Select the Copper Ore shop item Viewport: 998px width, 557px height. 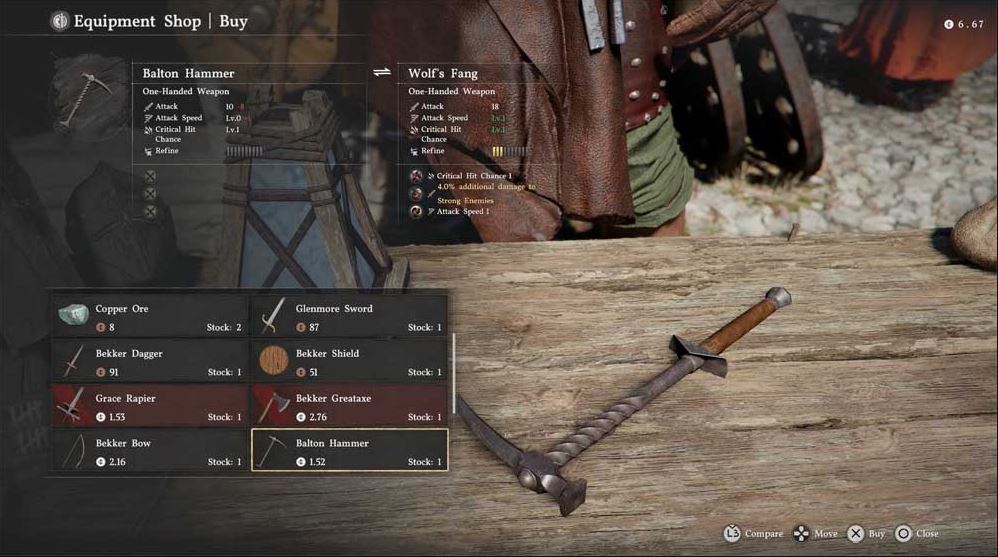pyautogui.click(x=150, y=316)
